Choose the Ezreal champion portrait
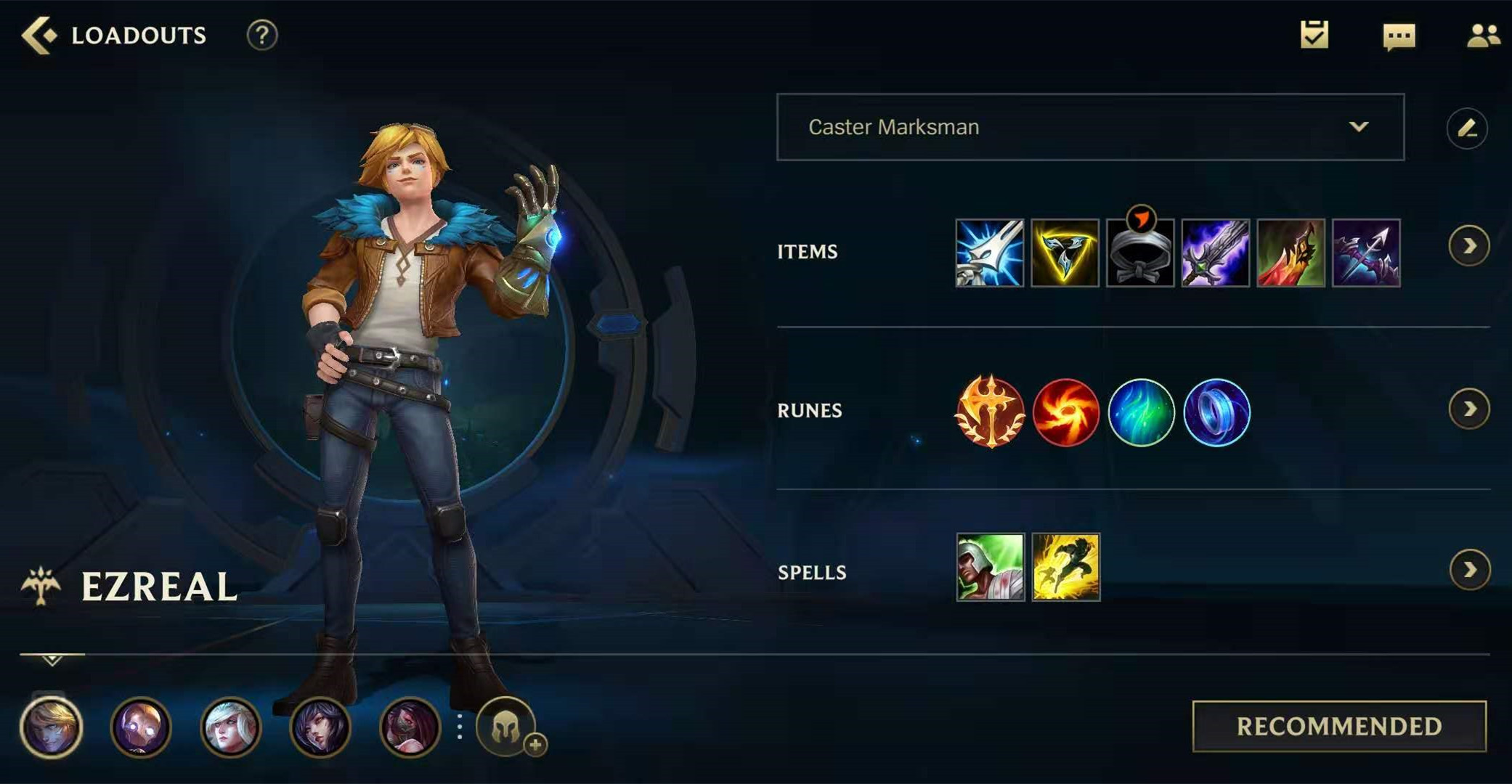1512x784 pixels. [x=51, y=727]
